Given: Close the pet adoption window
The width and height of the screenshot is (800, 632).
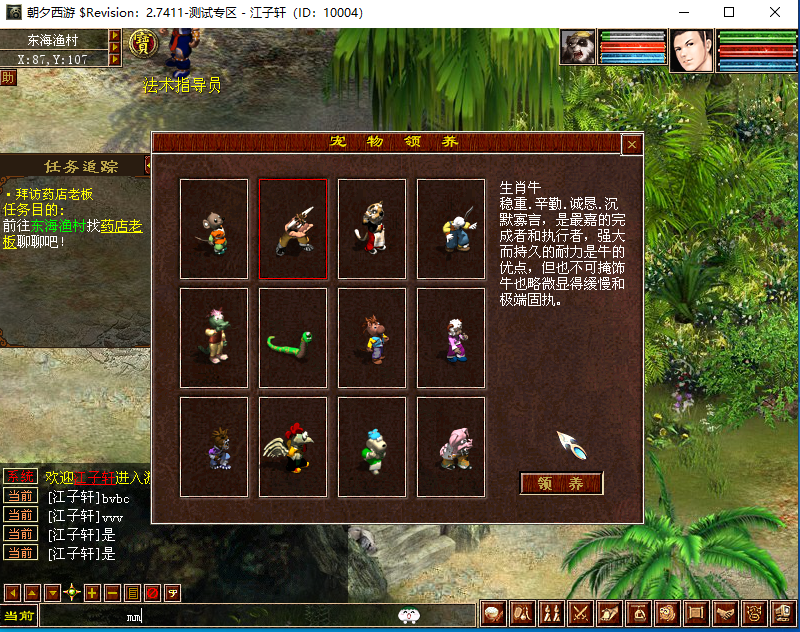Looking at the screenshot, I should 631,144.
